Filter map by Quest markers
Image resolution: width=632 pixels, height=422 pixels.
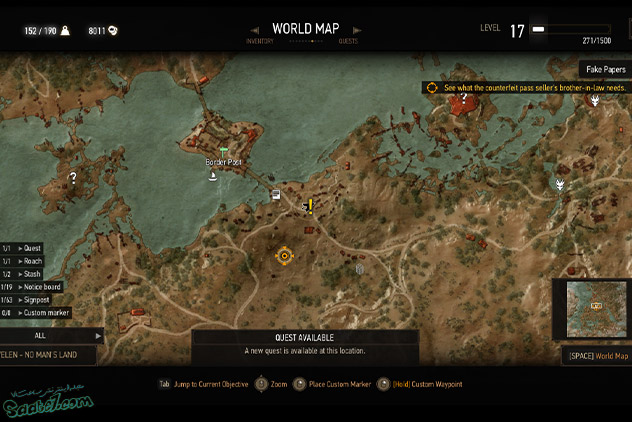(x=30, y=247)
